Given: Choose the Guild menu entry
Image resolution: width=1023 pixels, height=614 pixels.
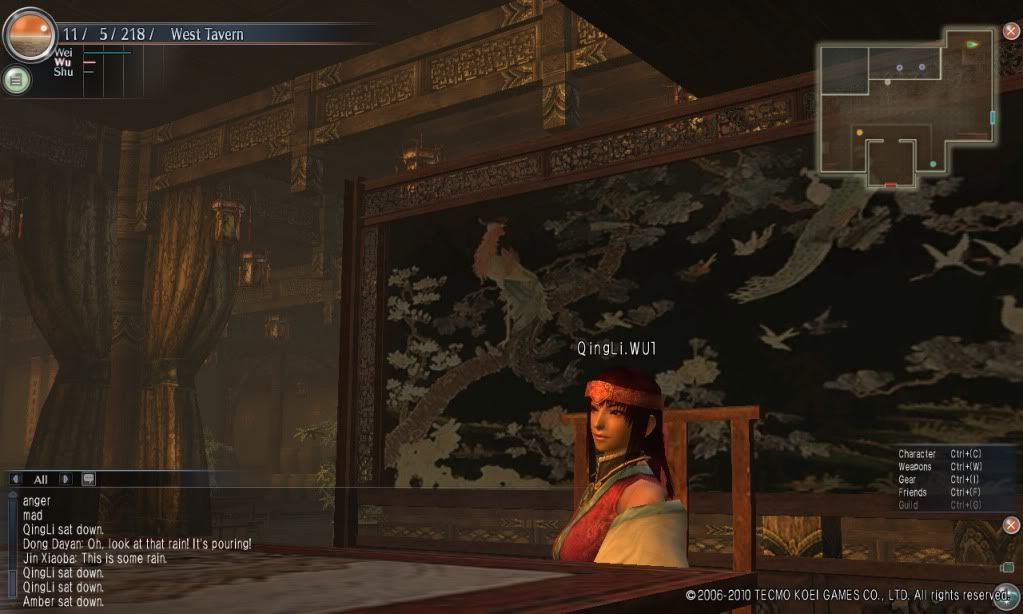Looking at the screenshot, I should [909, 506].
